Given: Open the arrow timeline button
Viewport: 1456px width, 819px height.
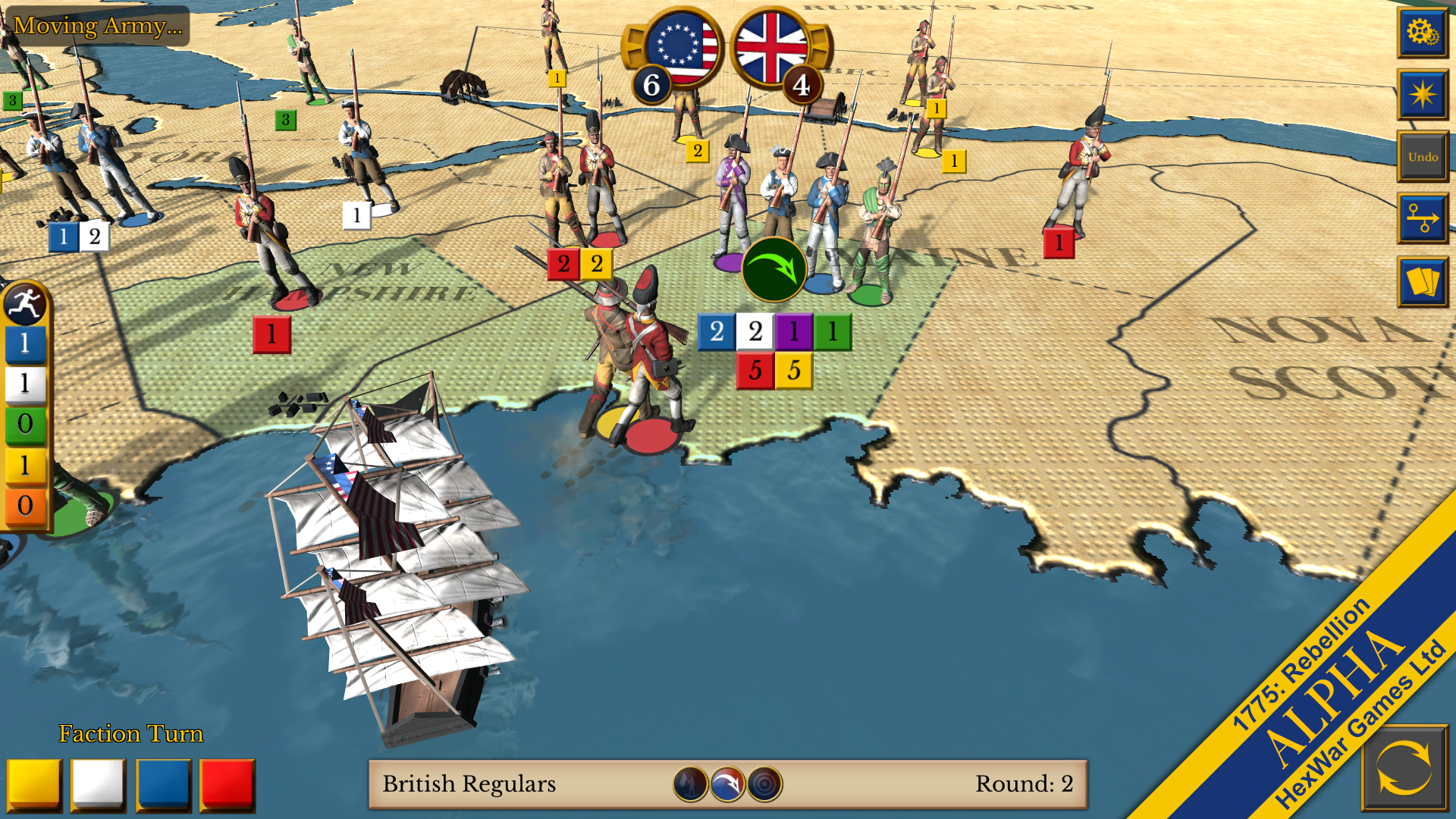Looking at the screenshot, I should tap(1422, 218).
